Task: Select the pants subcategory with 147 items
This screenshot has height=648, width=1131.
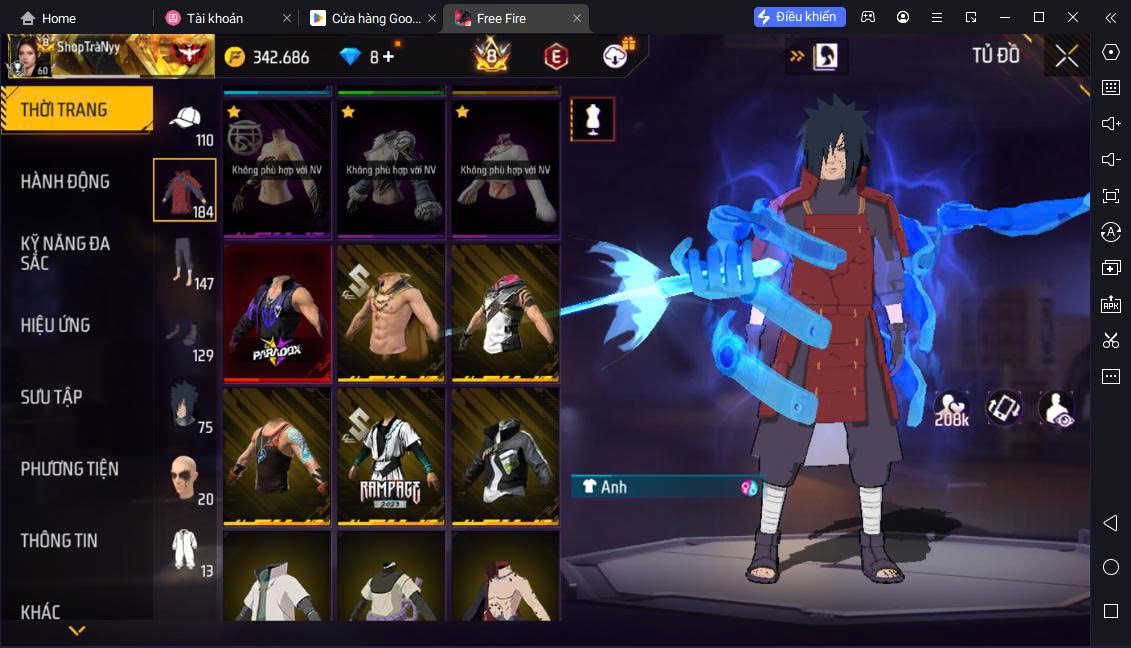Action: [185, 264]
